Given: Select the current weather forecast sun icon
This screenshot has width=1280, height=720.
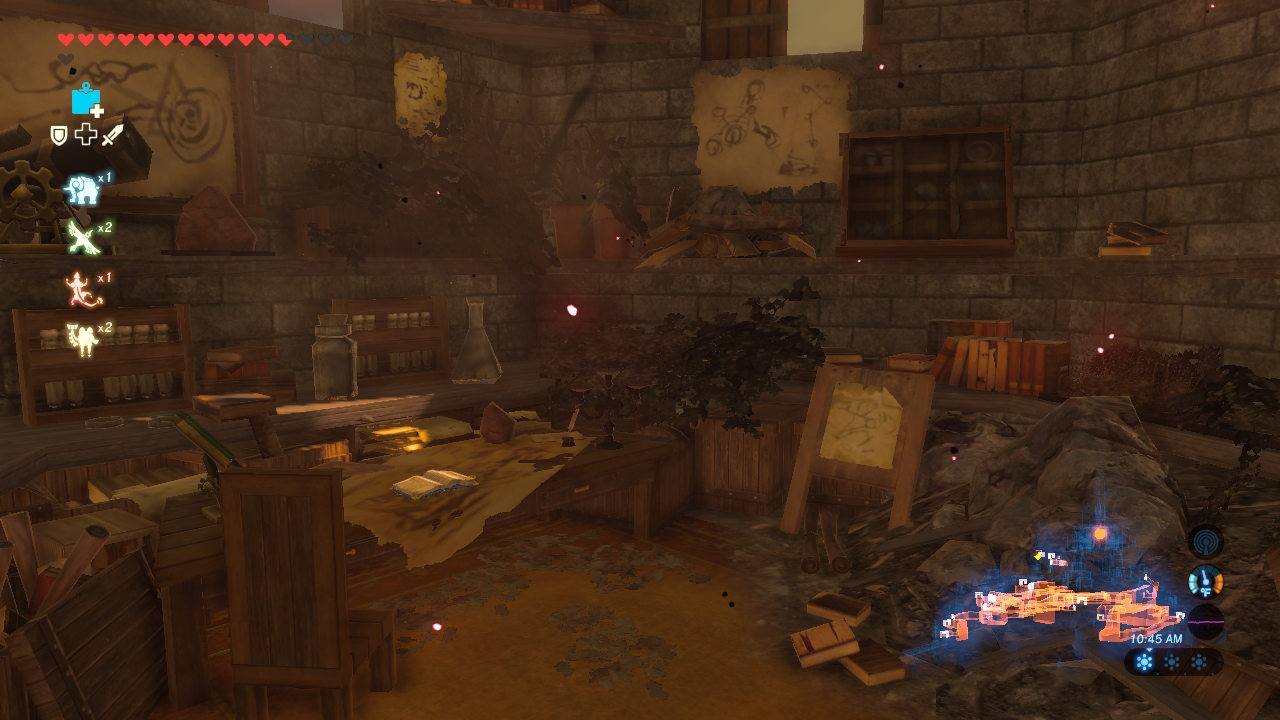Looking at the screenshot, I should click(x=1145, y=662).
